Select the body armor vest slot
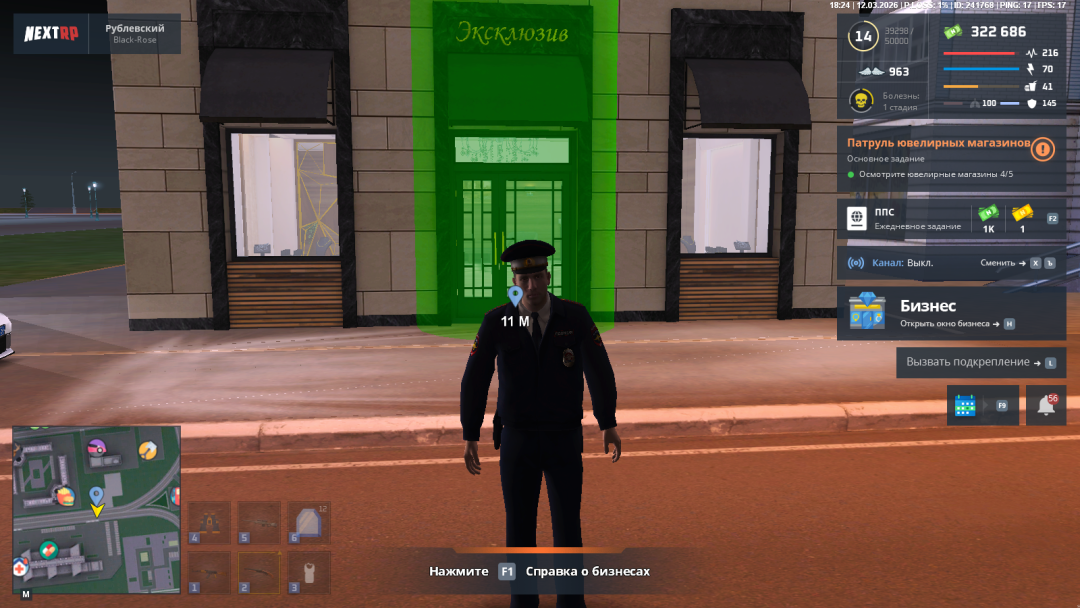 point(309,573)
